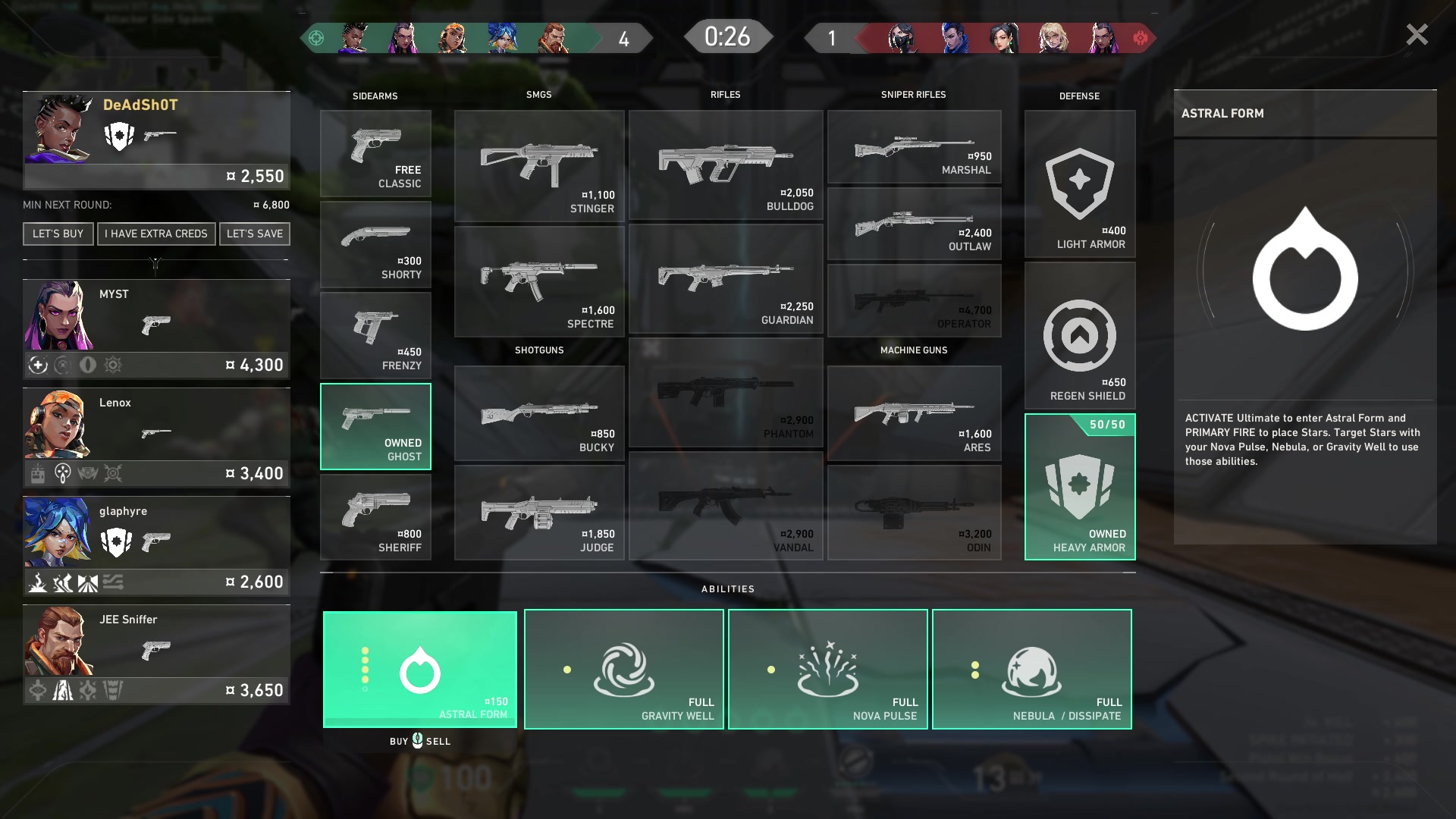Image resolution: width=1456 pixels, height=819 pixels.
Task: Select the Guardian rifle tile
Action: click(x=726, y=279)
